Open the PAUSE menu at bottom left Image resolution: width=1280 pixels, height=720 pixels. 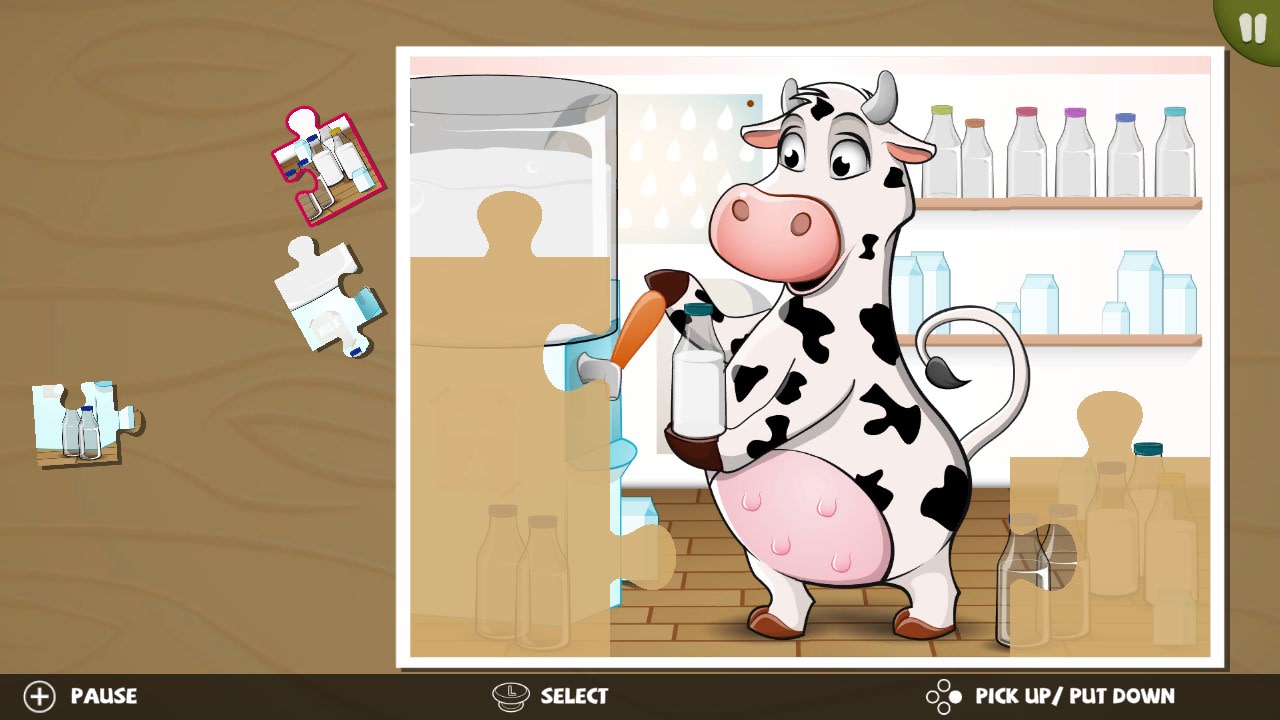coord(103,696)
